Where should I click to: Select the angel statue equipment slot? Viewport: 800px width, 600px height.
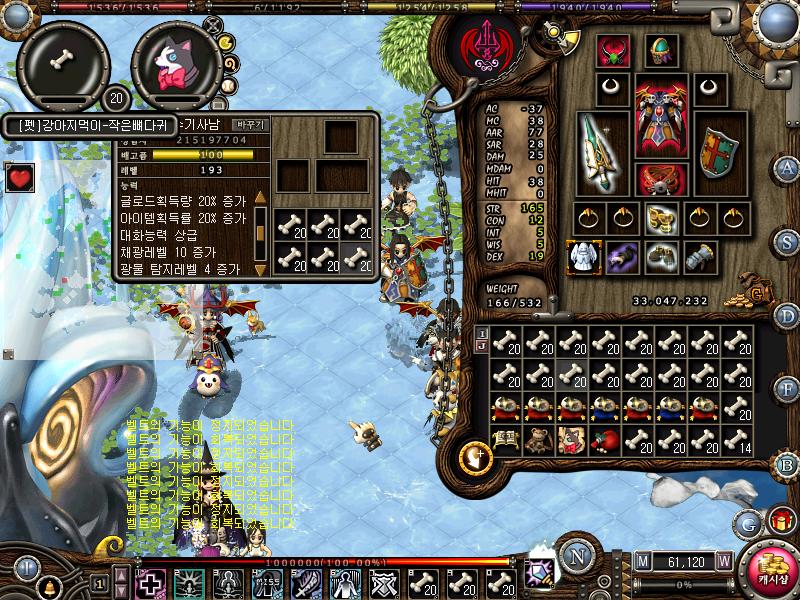click(x=581, y=258)
